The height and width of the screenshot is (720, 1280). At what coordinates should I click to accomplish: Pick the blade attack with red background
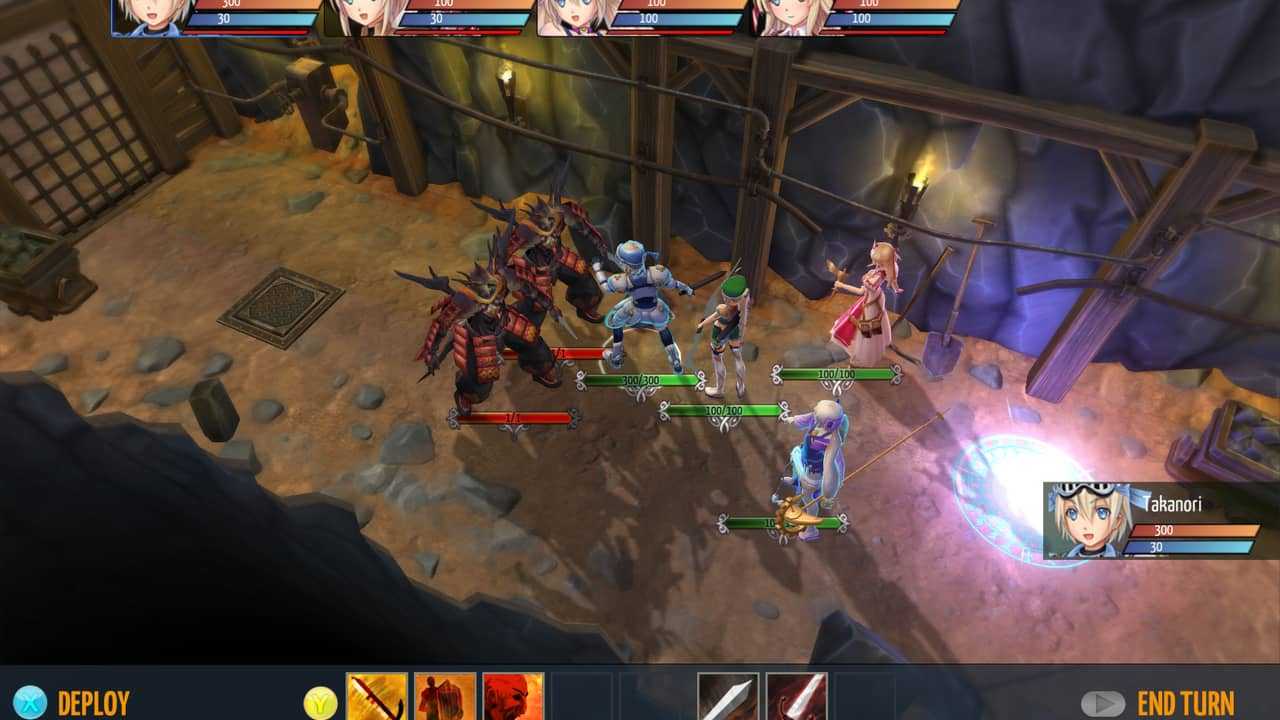(796, 697)
